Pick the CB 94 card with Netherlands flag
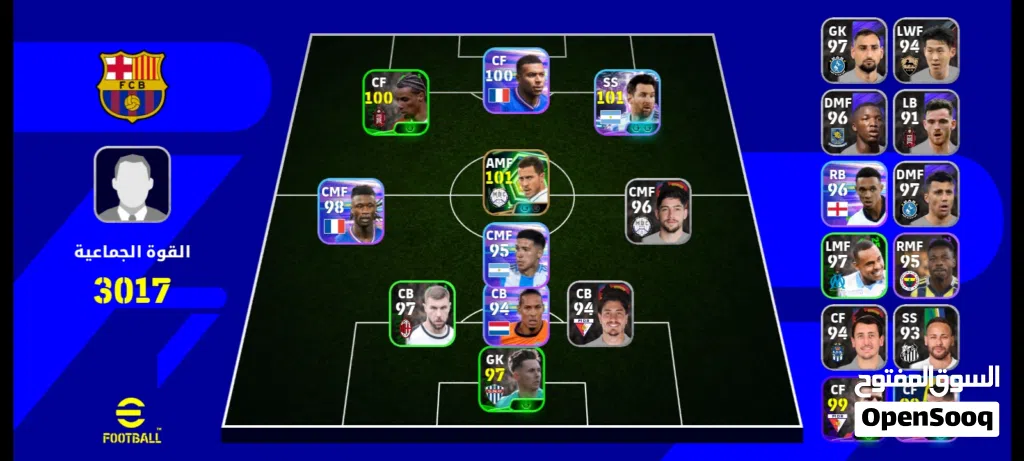1024x461 pixels. pos(516,314)
